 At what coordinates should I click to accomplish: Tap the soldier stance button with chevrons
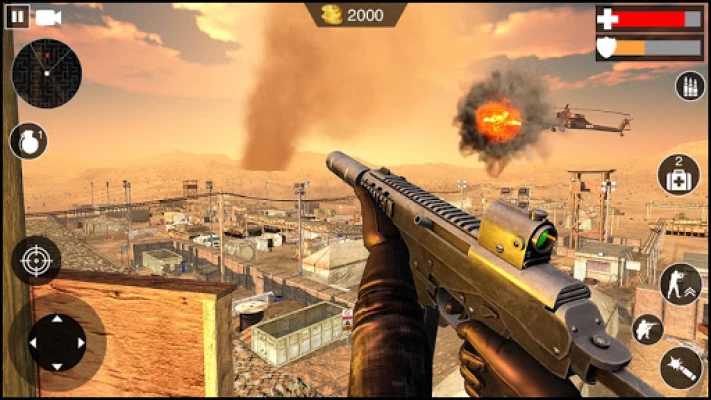[x=680, y=284]
